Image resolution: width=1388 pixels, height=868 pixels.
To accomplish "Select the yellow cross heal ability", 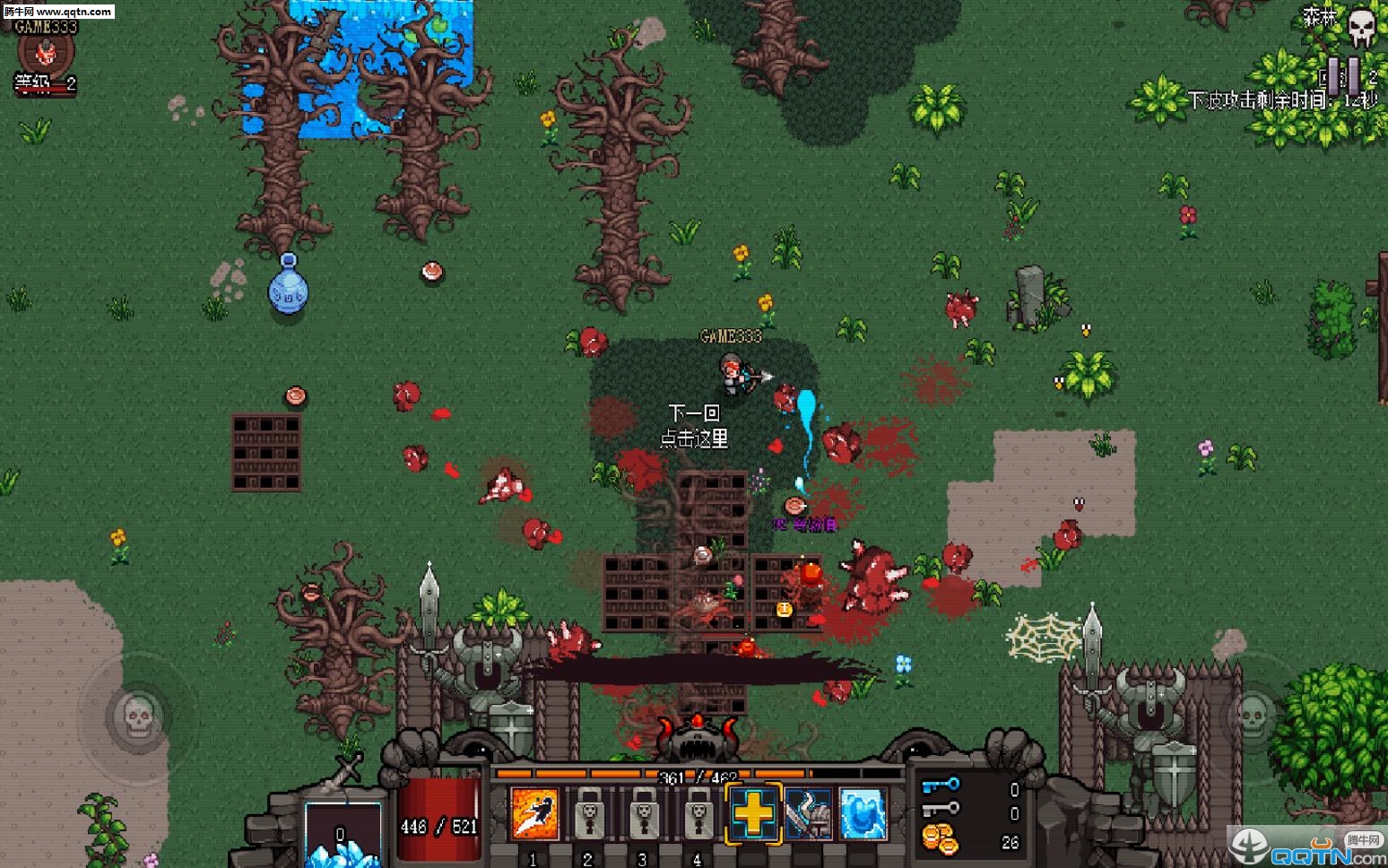I will click(753, 814).
